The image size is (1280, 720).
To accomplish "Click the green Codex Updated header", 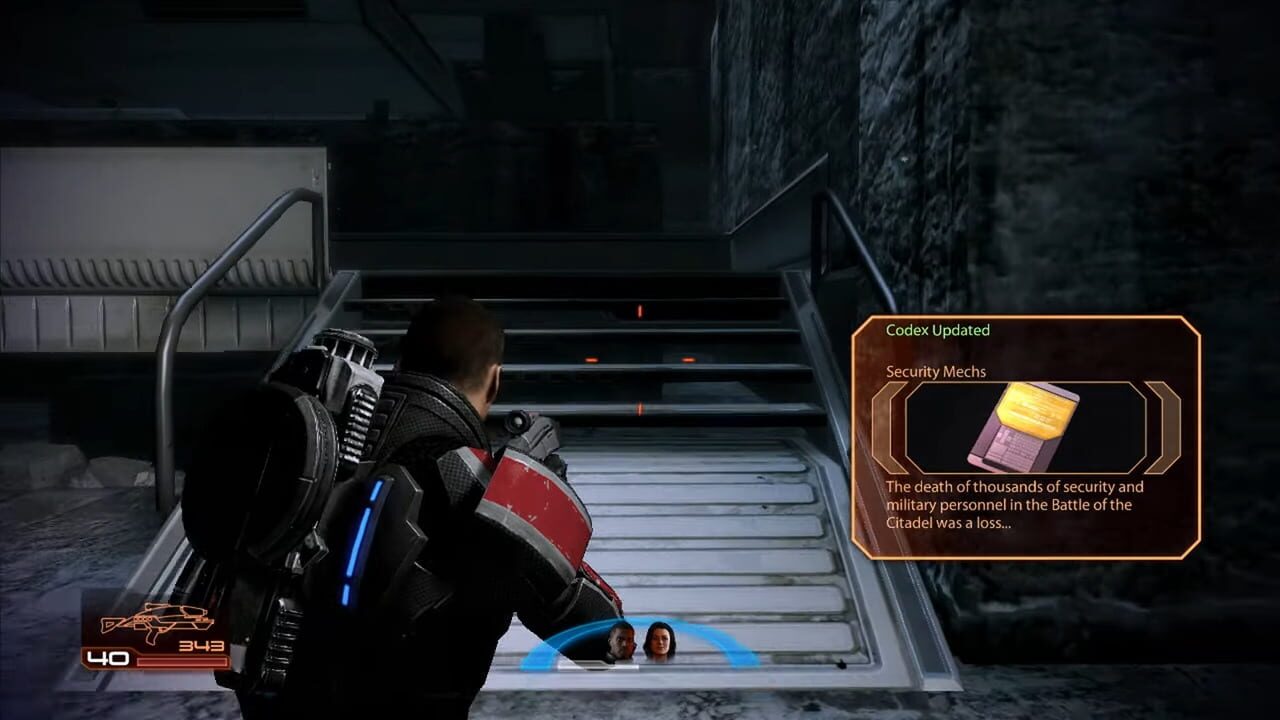I will (936, 332).
